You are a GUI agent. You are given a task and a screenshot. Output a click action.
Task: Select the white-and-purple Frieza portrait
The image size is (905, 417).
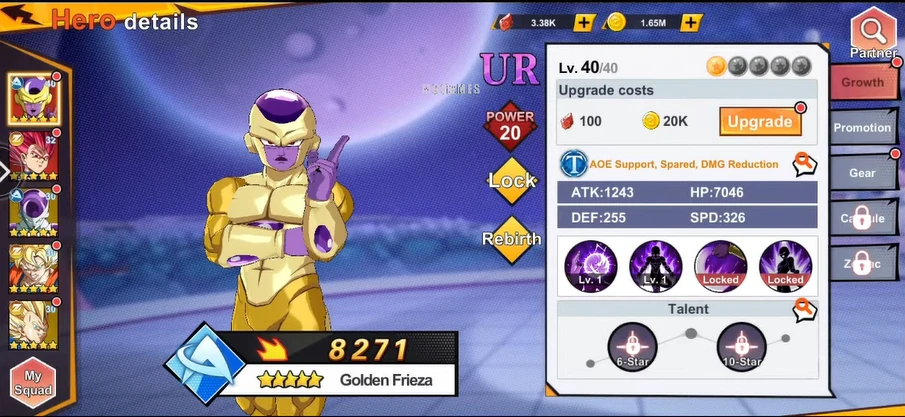tap(33, 210)
